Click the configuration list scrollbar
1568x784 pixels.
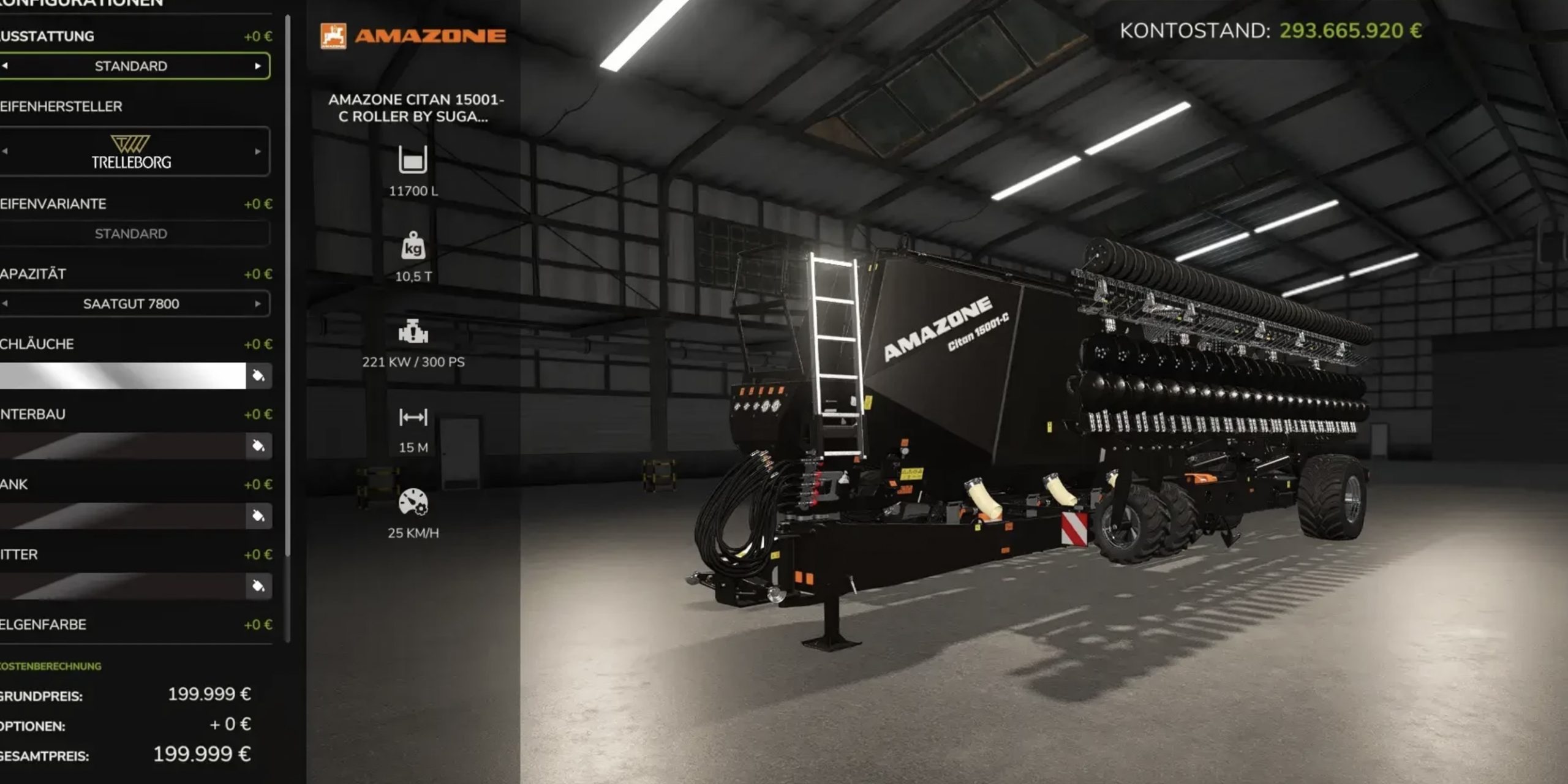tap(288, 306)
